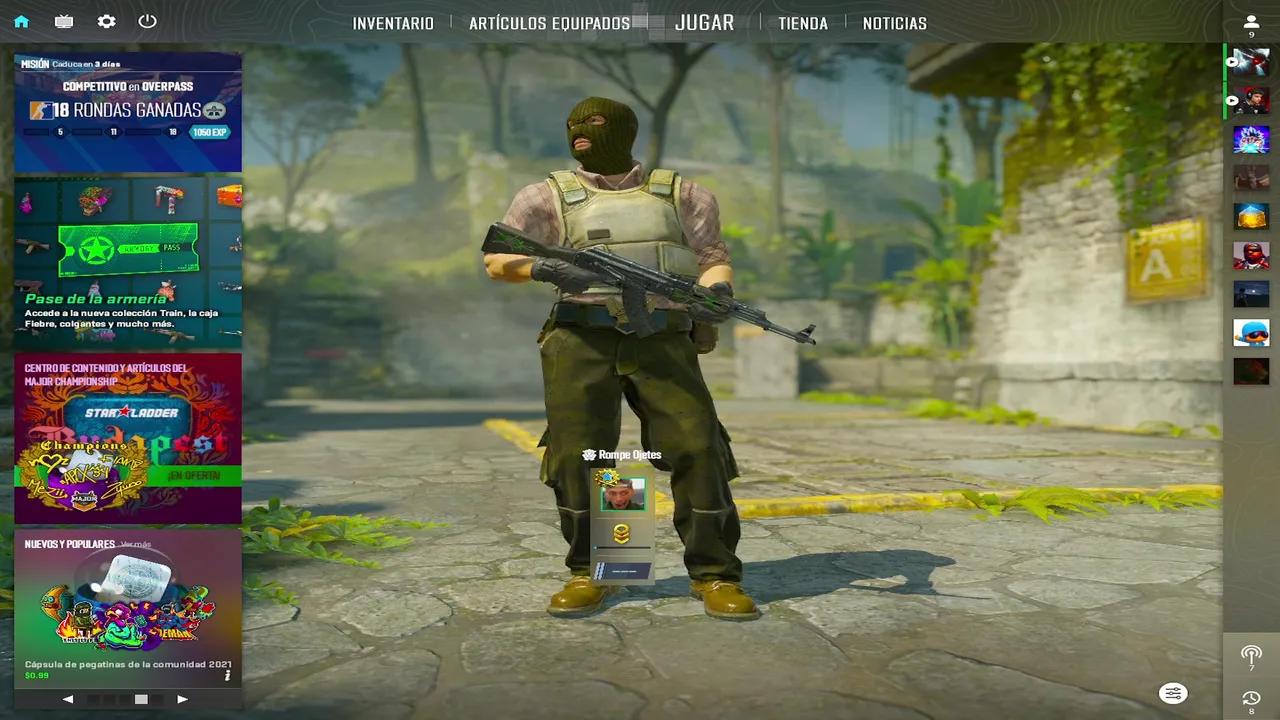Viewport: 1280px width, 720px height.
Task: Open the JUGAR menu
Action: 704,22
